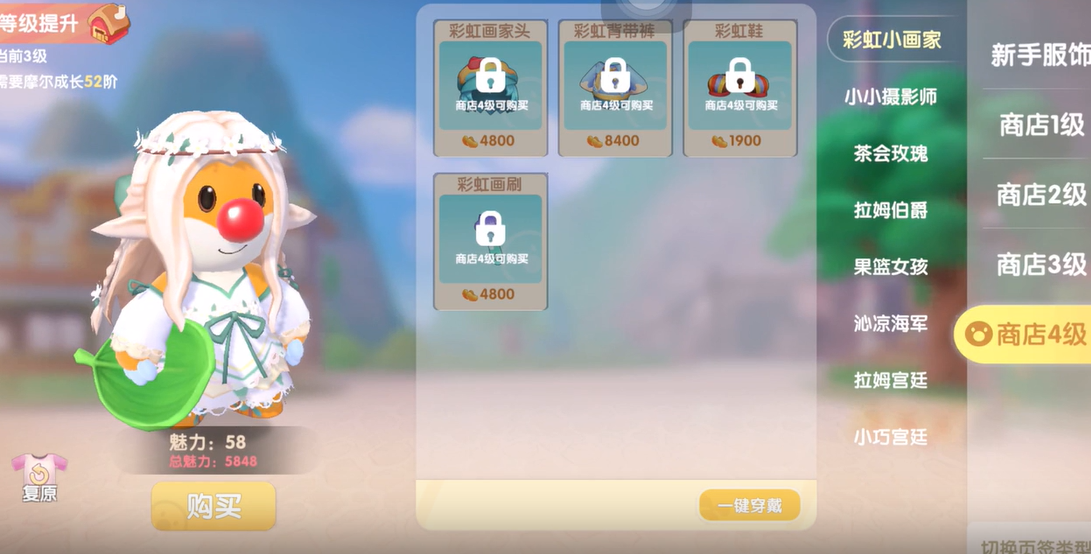This screenshot has height=554, width=1091.
Task: Select the 彩虹画刷 paintbrush item card
Action: coord(490,242)
